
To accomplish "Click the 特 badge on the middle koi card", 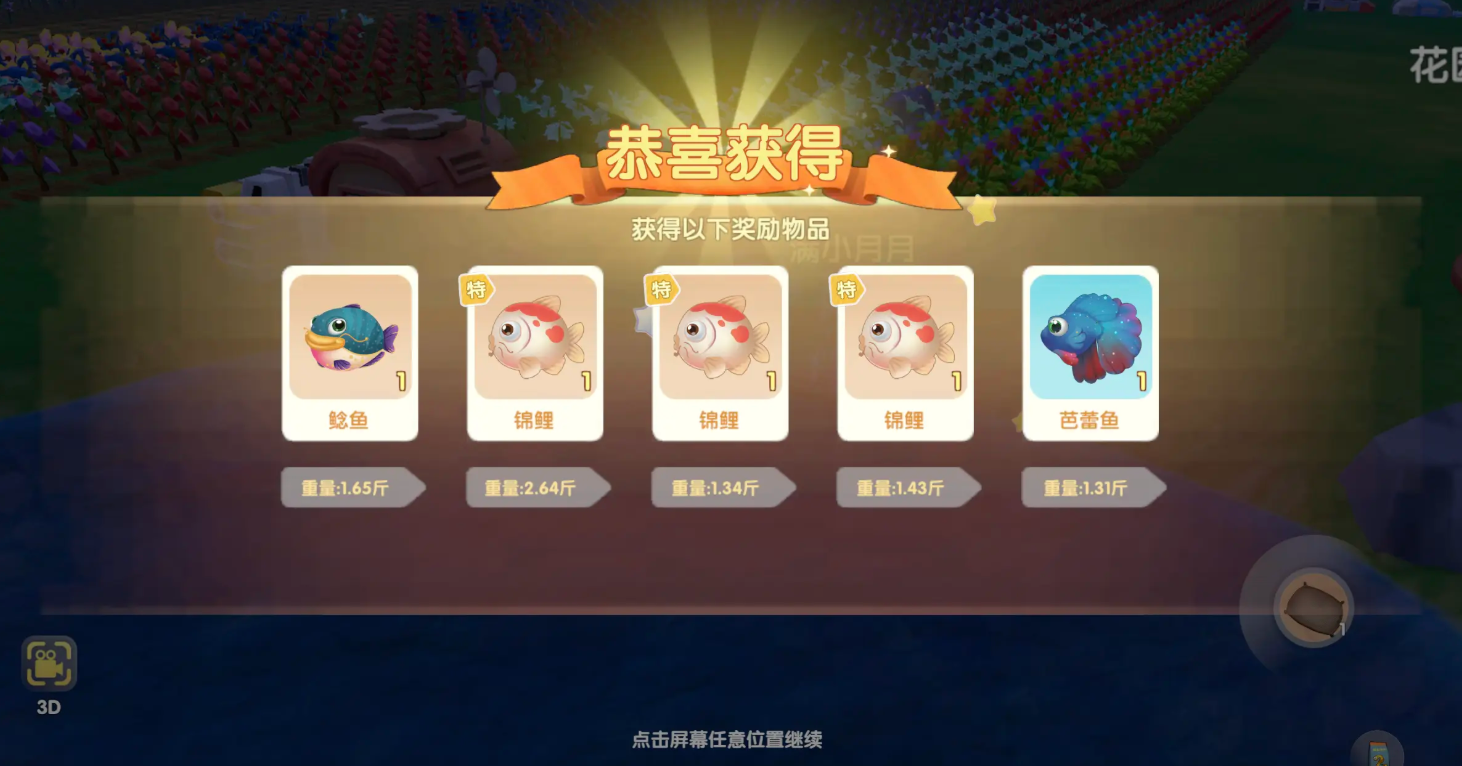I will [x=663, y=288].
